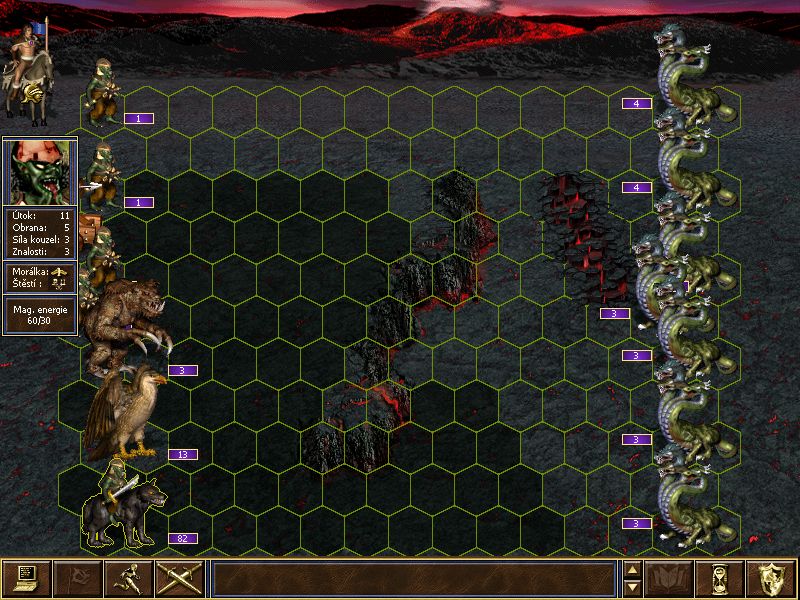This screenshot has width=800, height=600.
Task: Toggle auto-combat with the crossed swords button
Action: [x=179, y=579]
